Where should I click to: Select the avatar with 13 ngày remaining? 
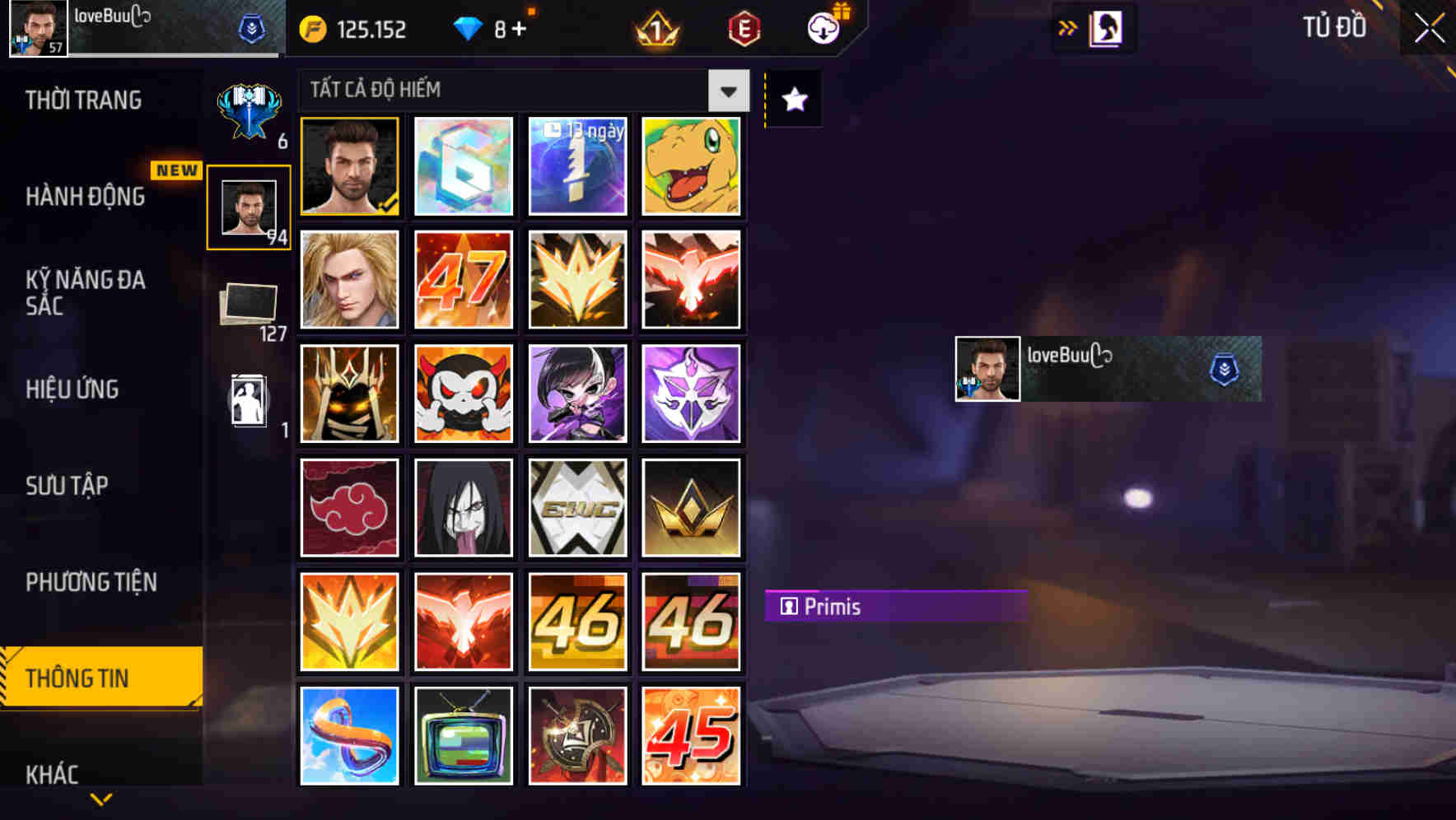point(577,166)
